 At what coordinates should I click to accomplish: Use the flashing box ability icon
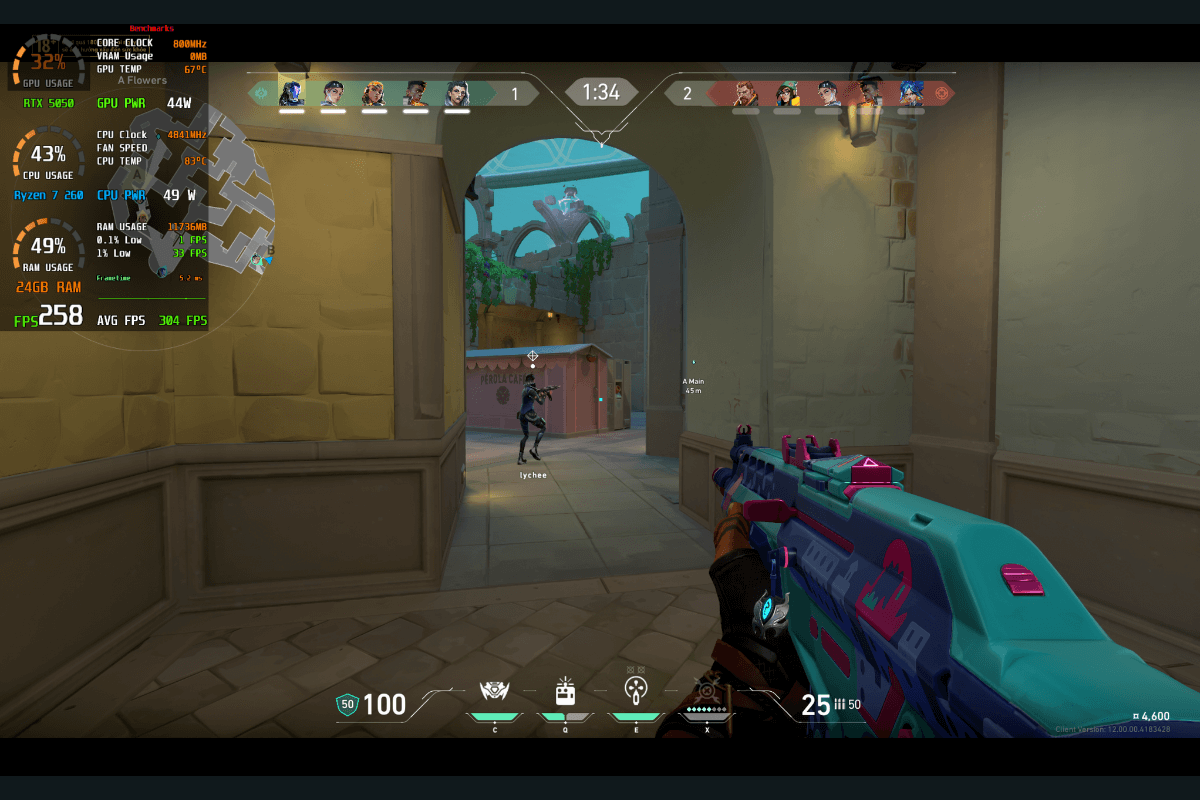pyautogui.click(x=565, y=690)
